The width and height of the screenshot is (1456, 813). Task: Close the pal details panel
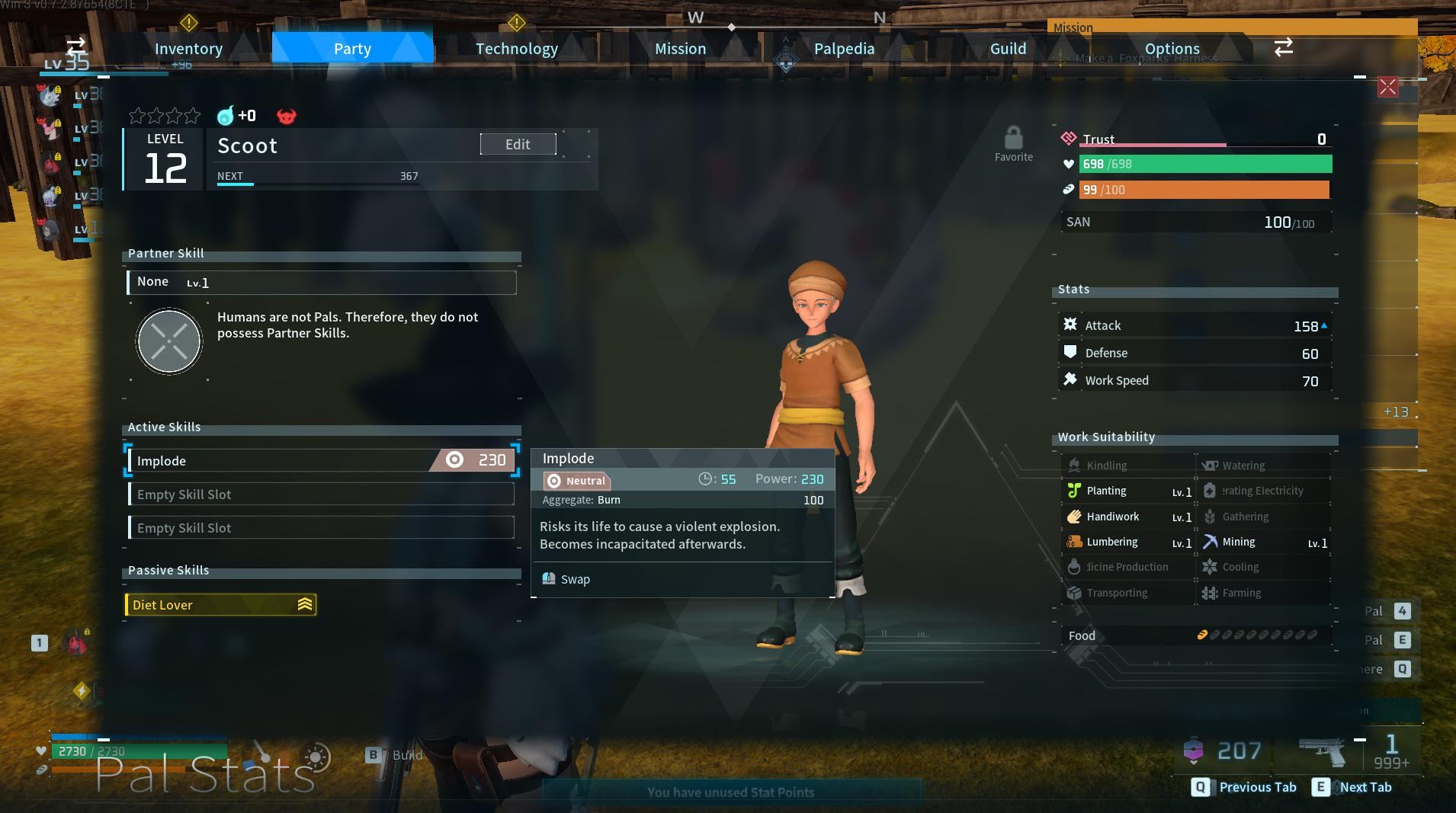(1387, 87)
